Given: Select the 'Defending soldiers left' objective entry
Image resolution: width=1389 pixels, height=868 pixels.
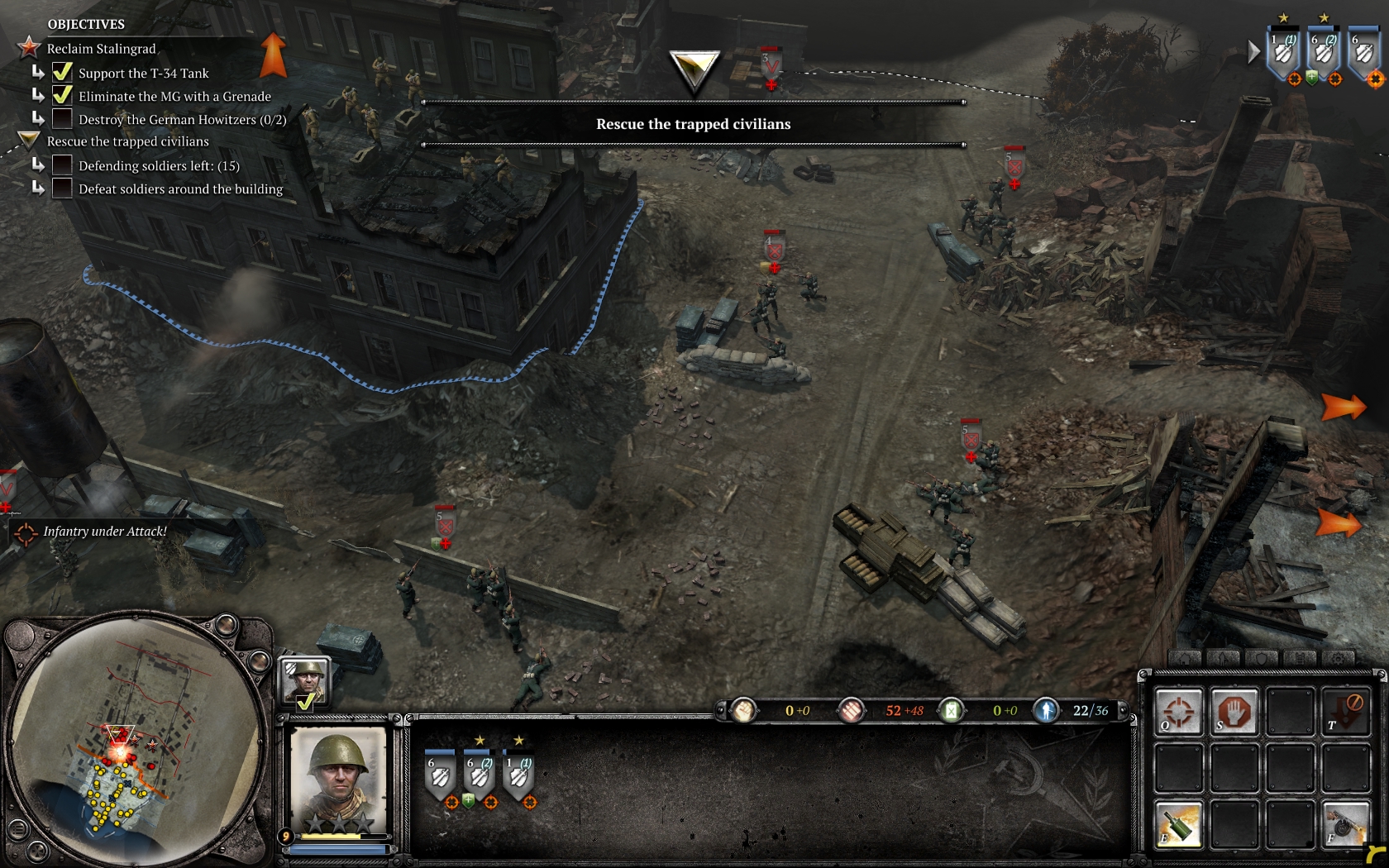Looking at the screenshot, I should pos(159,166).
